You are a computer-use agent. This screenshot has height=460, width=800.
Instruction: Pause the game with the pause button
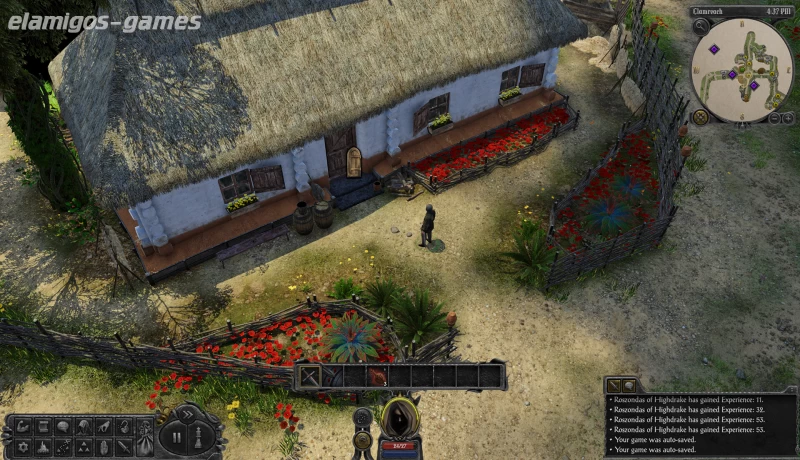177,437
